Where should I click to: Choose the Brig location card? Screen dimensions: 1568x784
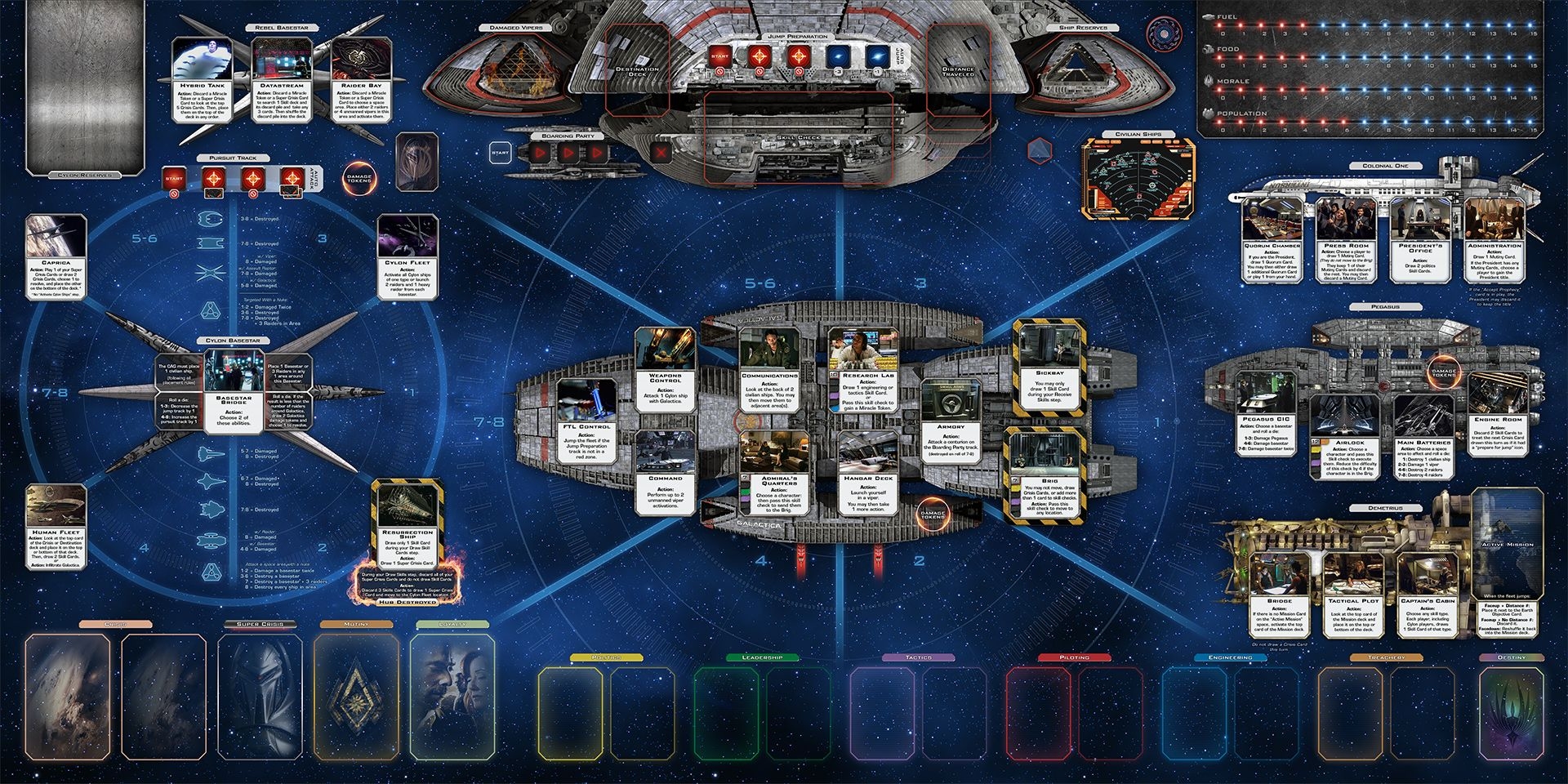(1049, 474)
